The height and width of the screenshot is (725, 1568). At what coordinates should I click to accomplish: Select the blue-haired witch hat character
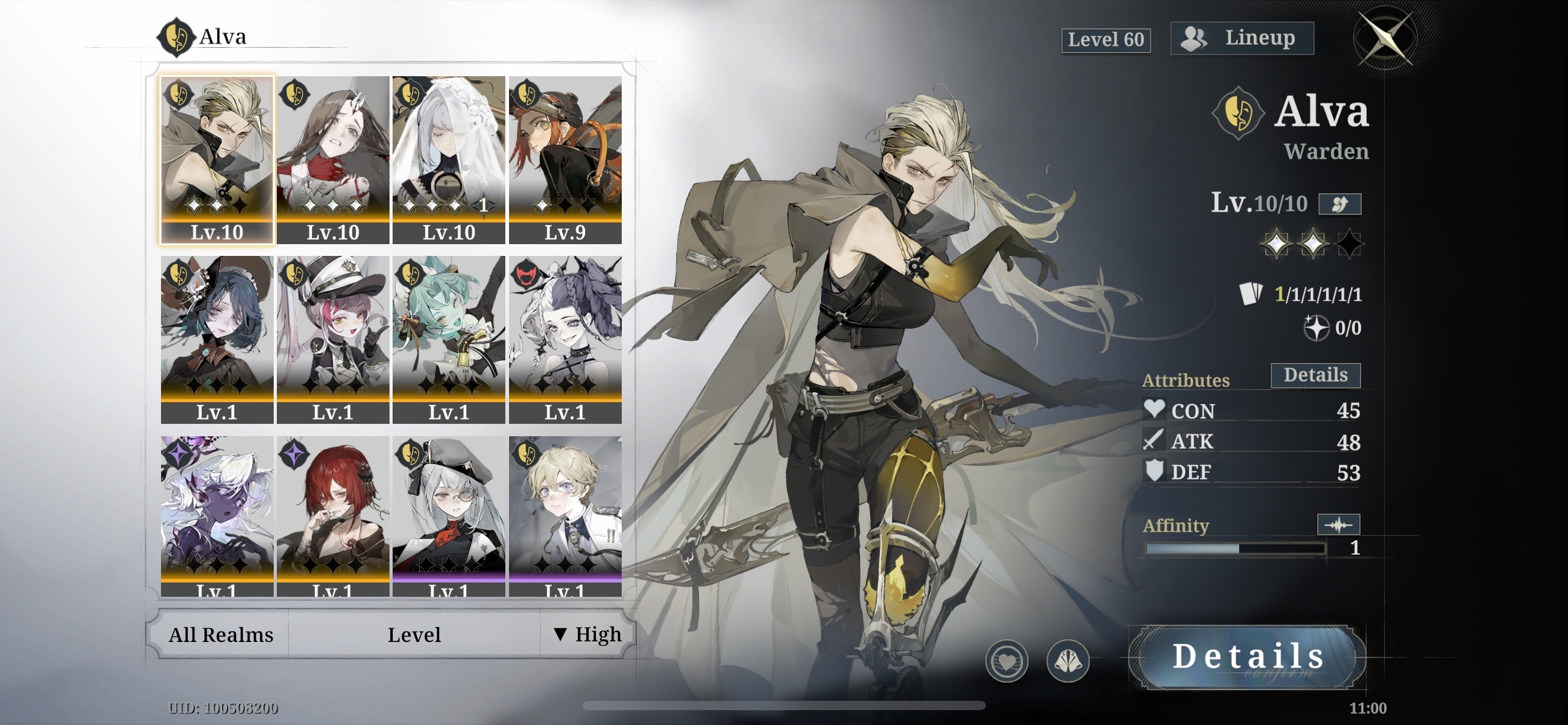(x=217, y=339)
